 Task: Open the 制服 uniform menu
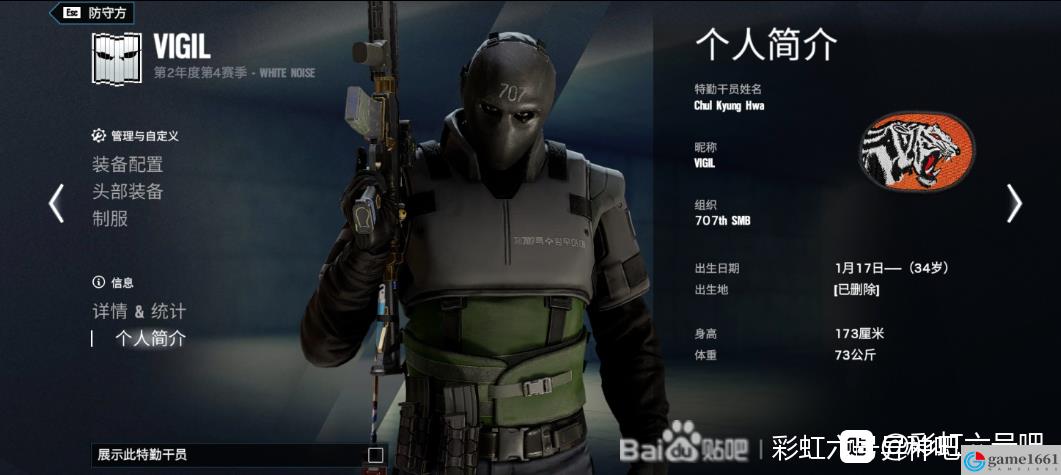(110, 218)
